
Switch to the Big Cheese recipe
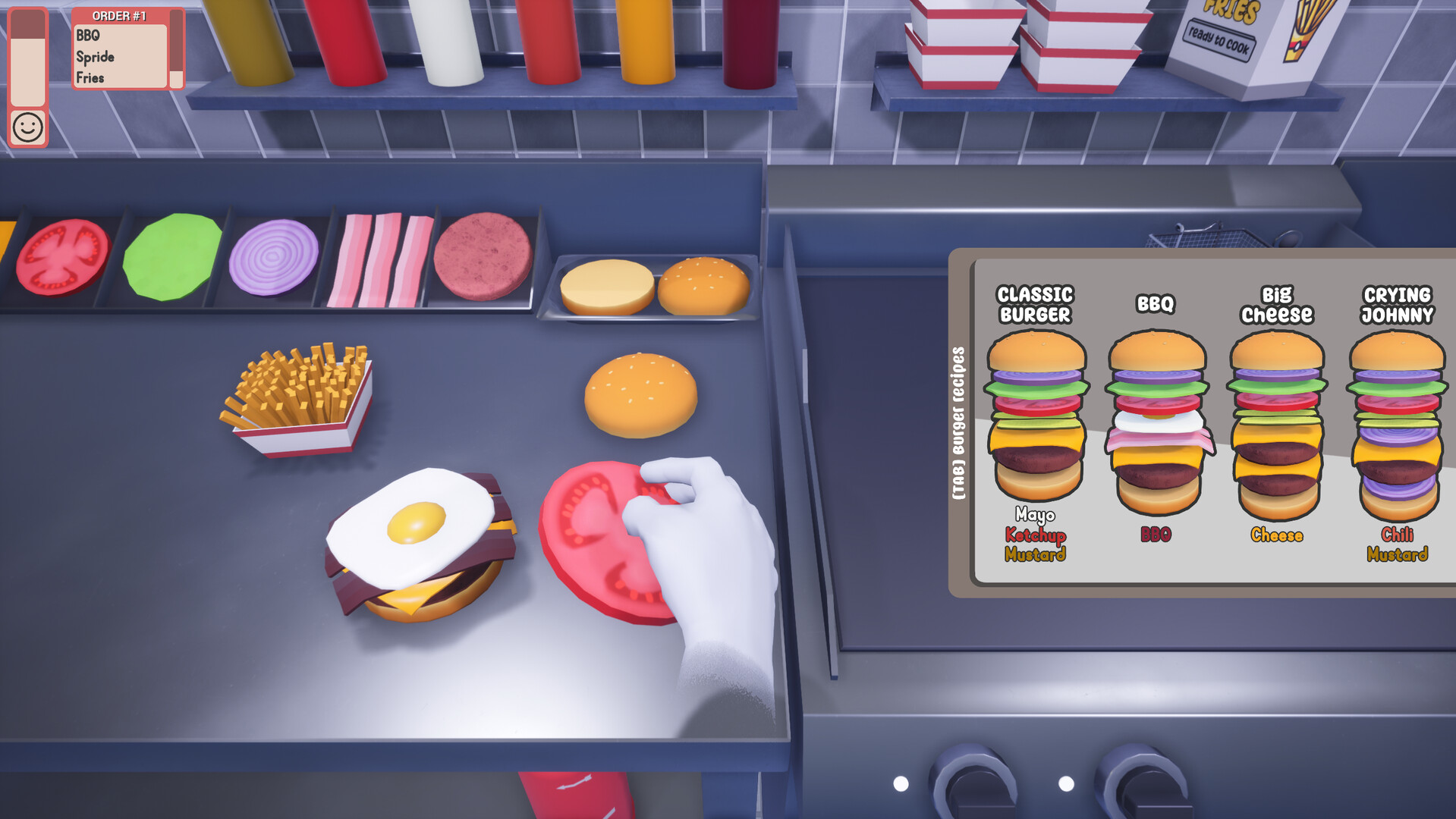(x=1276, y=417)
